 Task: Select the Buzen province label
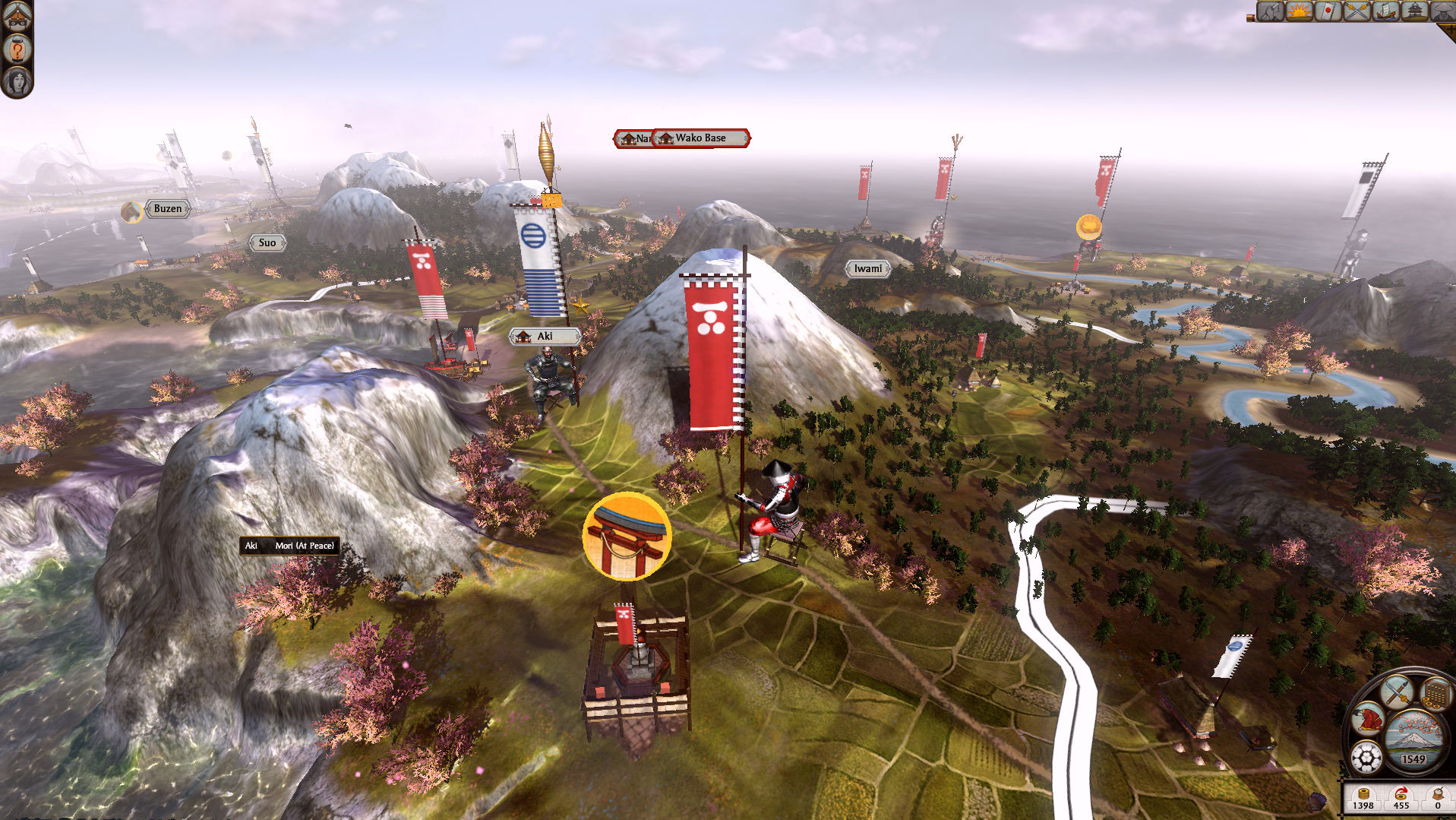tap(167, 209)
